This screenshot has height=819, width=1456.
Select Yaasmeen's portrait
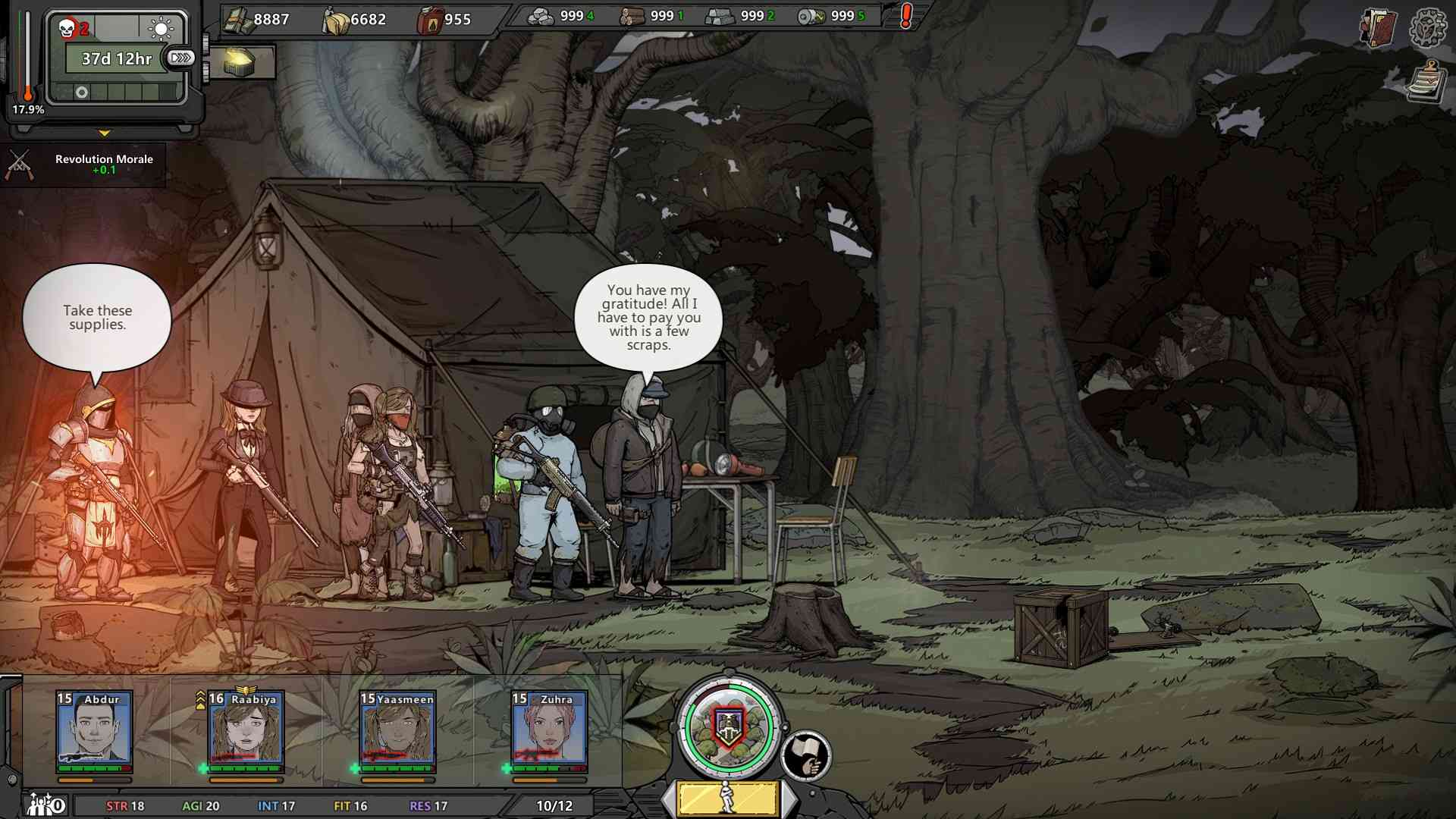click(x=397, y=728)
